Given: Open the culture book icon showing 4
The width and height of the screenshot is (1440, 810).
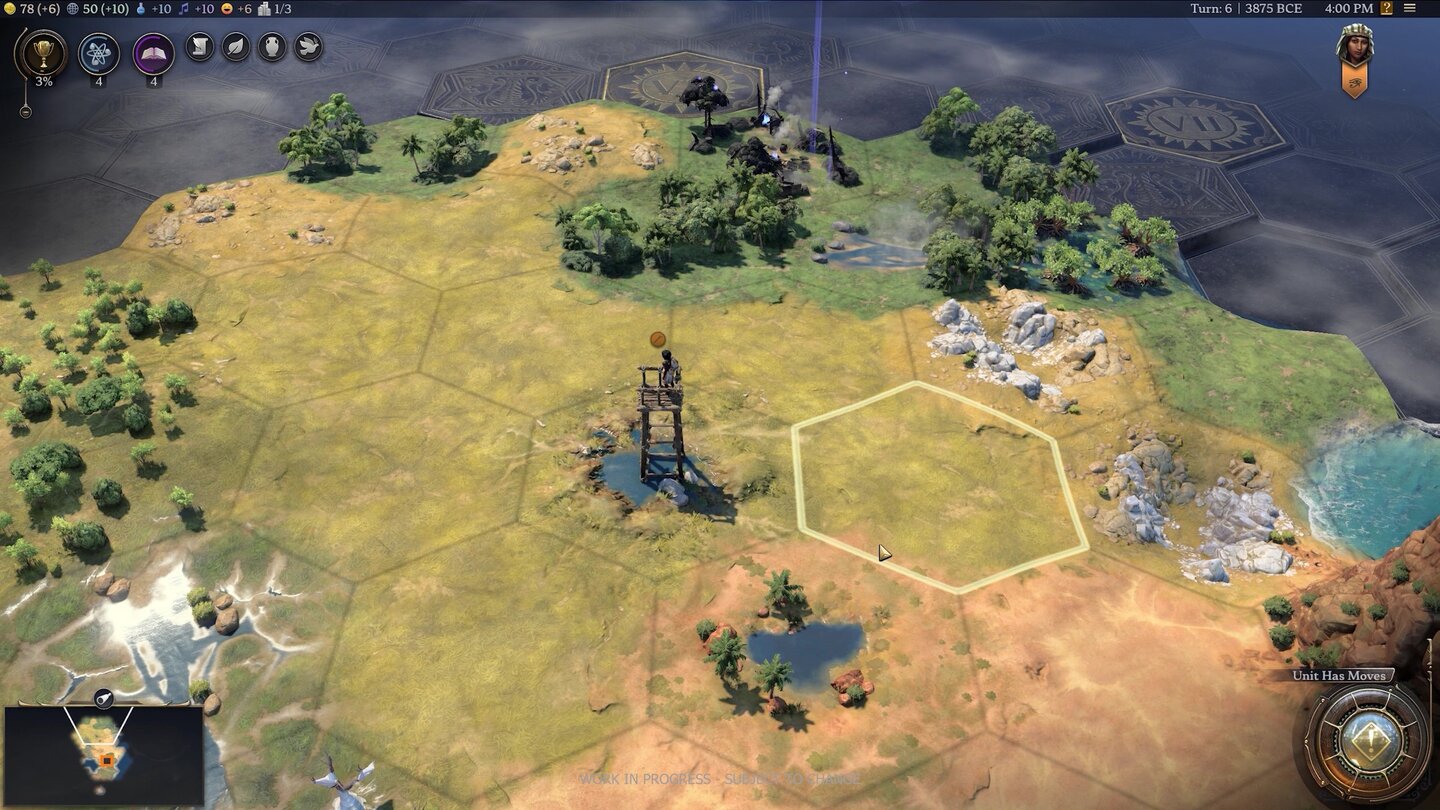Looking at the screenshot, I should point(154,53).
